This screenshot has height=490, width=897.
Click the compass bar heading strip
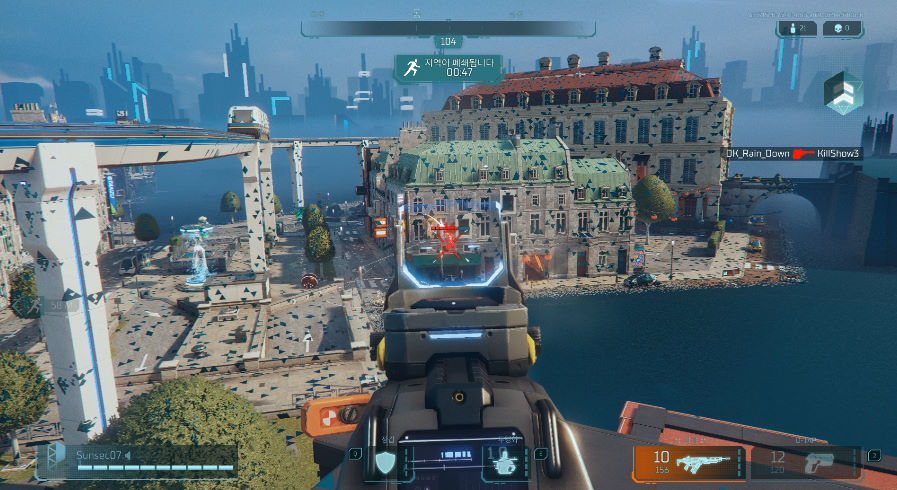pyautogui.click(x=447, y=29)
